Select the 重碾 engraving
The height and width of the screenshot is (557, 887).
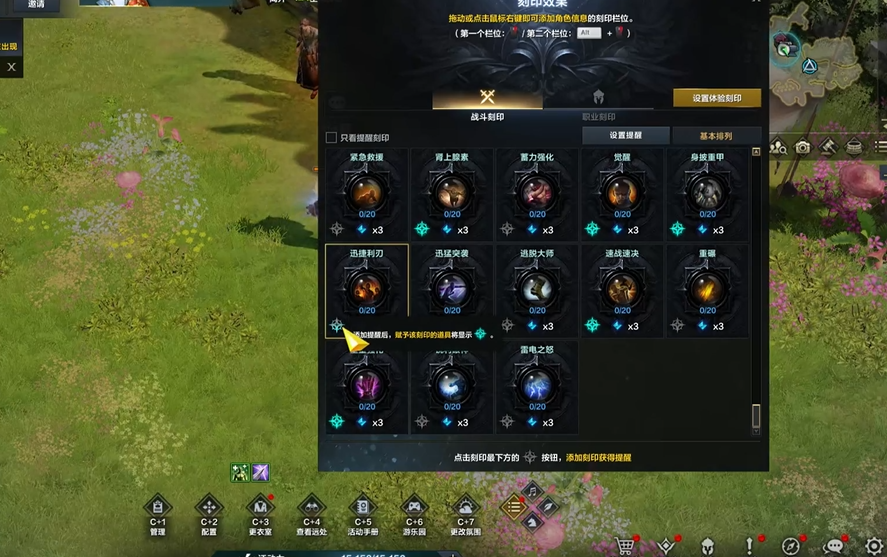pyautogui.click(x=707, y=290)
